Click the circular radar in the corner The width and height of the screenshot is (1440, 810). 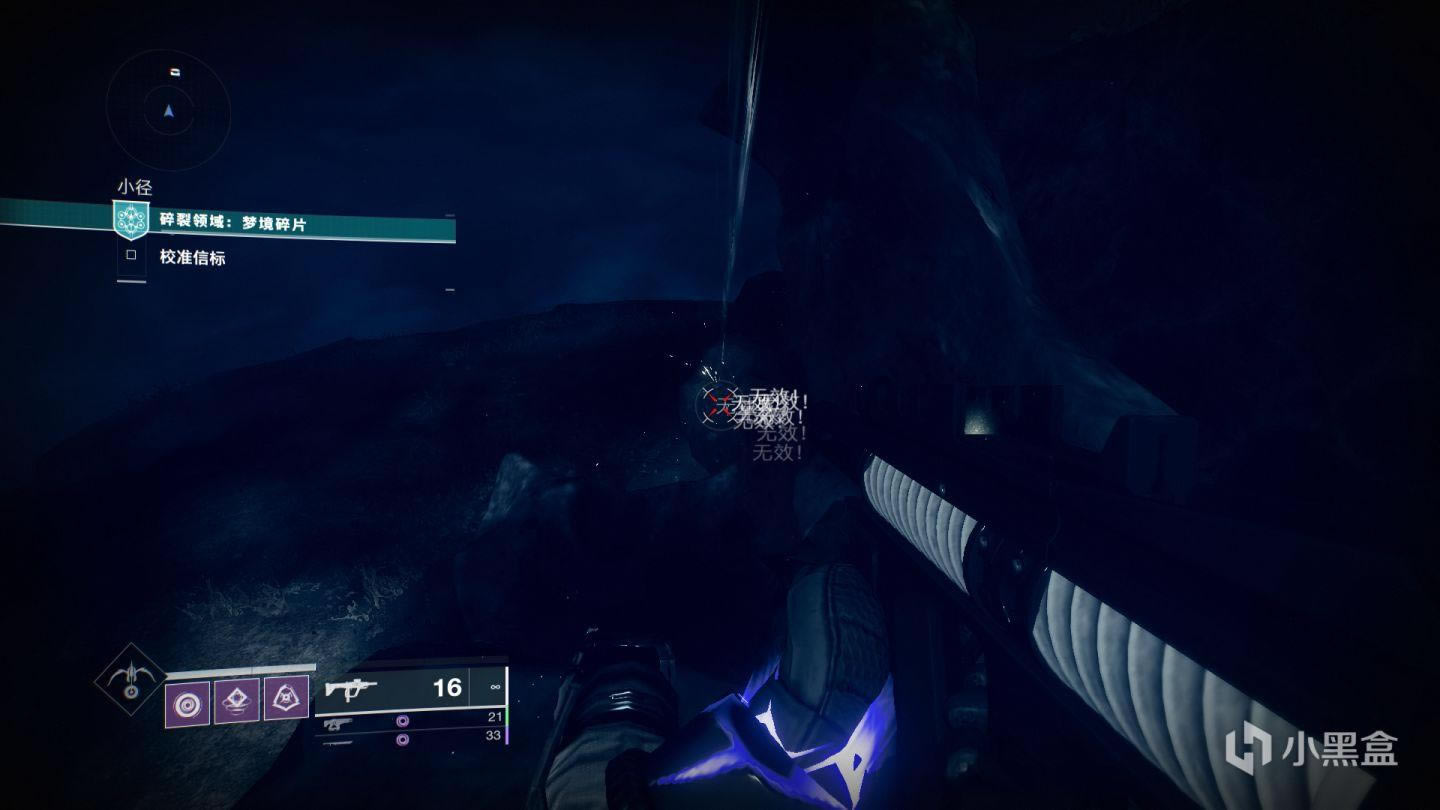[168, 110]
